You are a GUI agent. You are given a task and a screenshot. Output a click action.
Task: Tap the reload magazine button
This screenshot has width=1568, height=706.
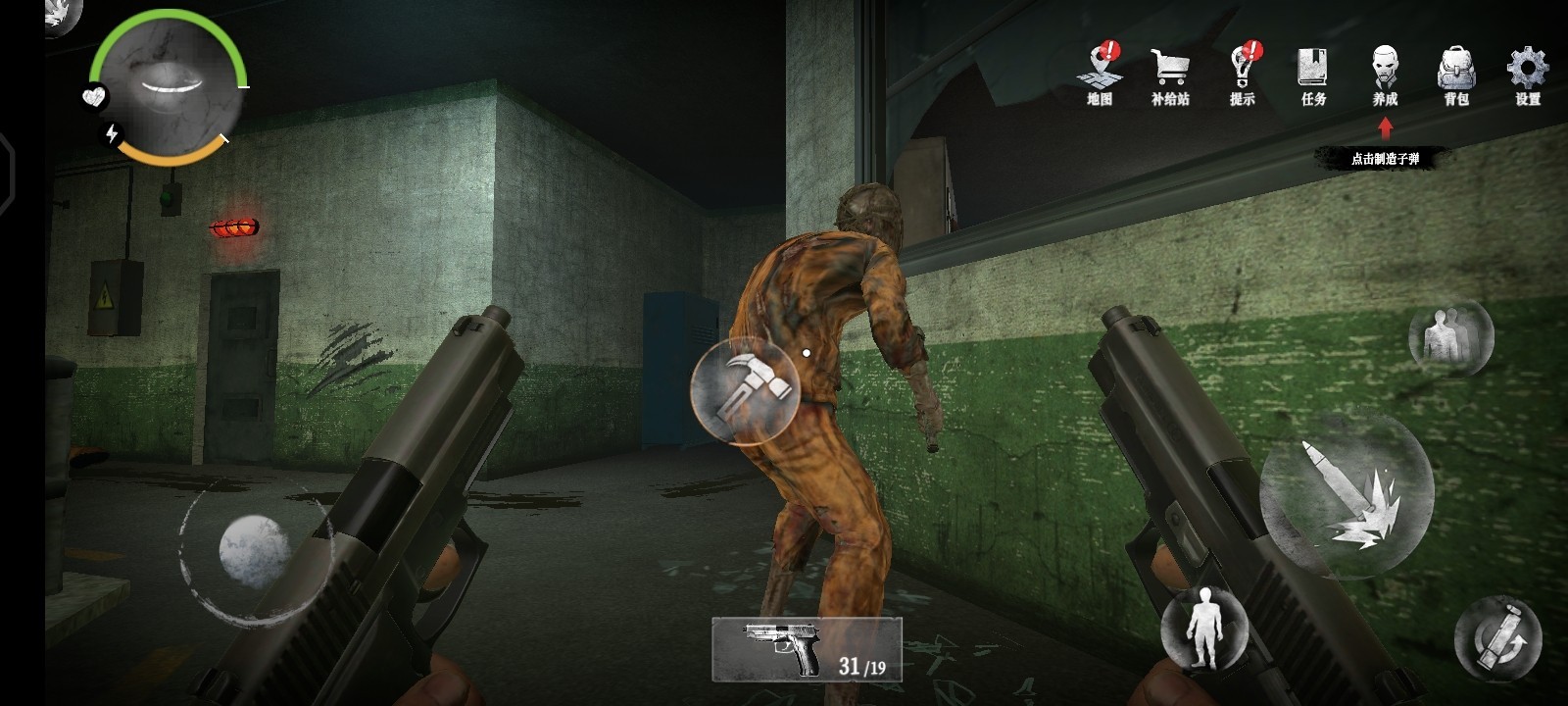pyautogui.click(x=1497, y=637)
